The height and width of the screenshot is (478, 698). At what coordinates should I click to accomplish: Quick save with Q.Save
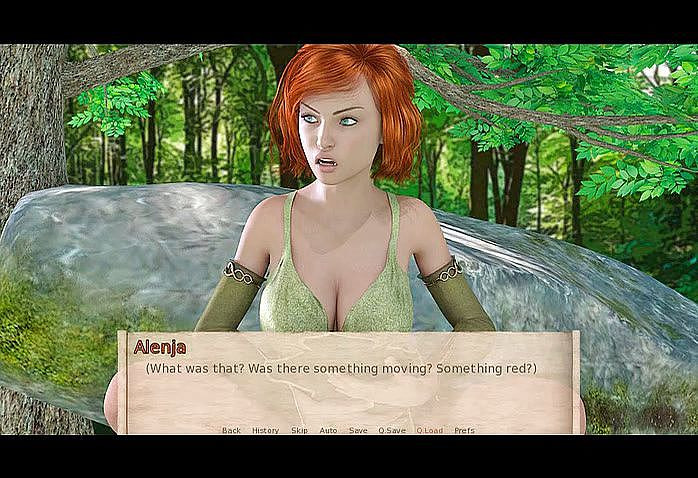tap(392, 431)
